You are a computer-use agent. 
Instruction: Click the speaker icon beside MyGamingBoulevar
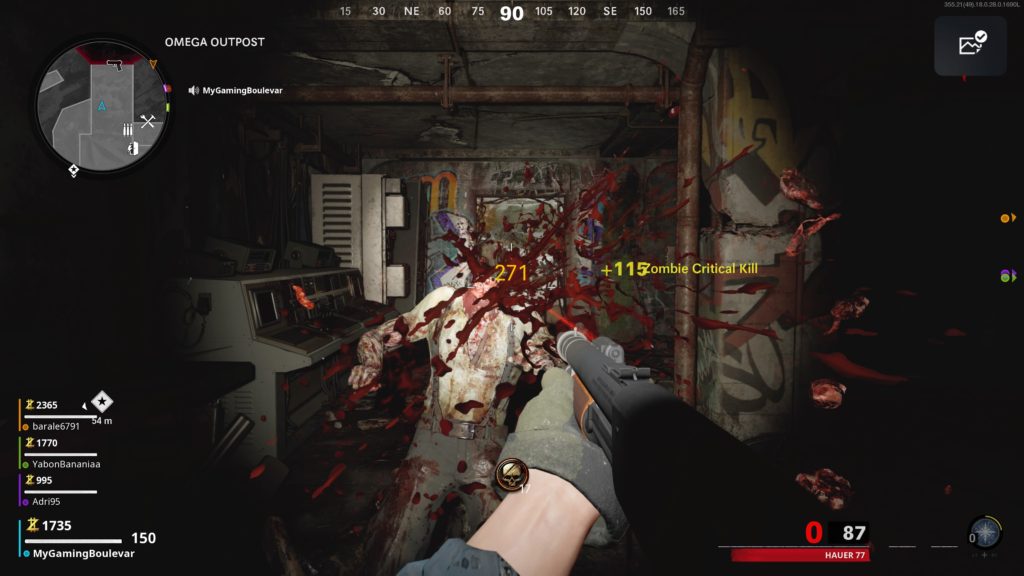pos(193,90)
